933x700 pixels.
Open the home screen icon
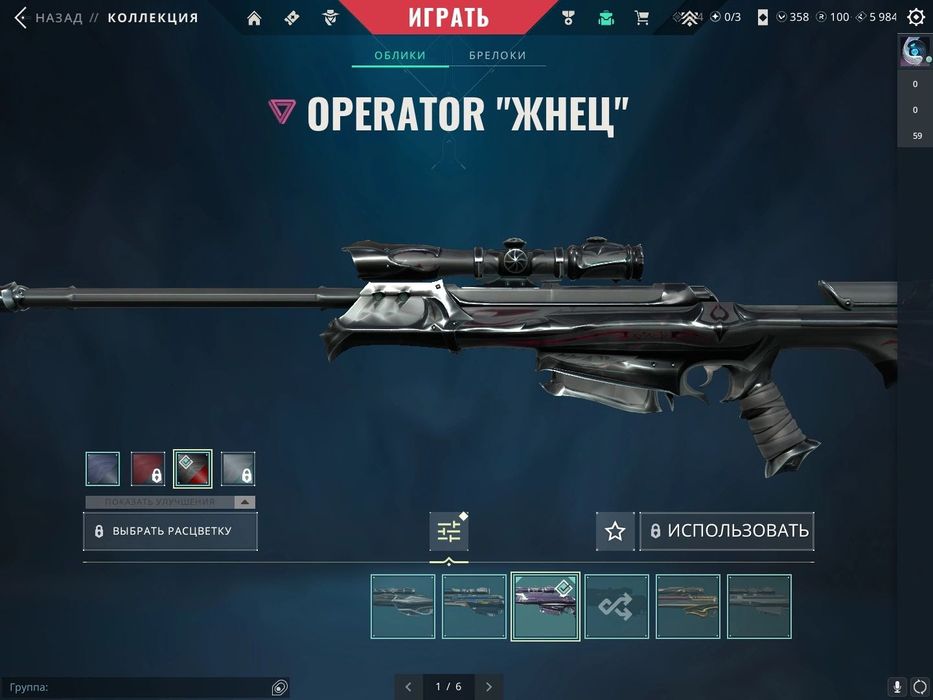tap(254, 17)
